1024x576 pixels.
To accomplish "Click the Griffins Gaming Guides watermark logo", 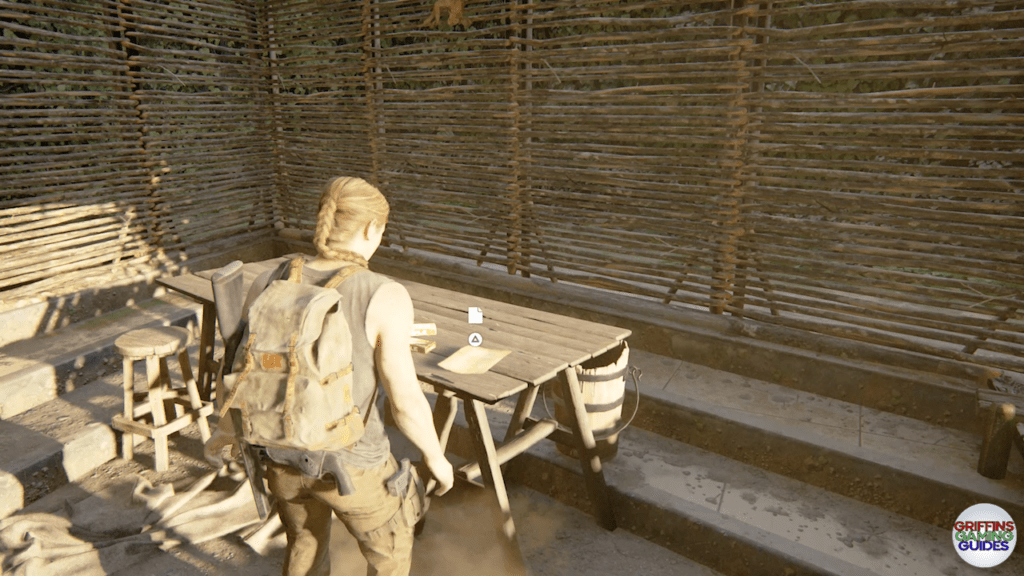I will (x=984, y=535).
